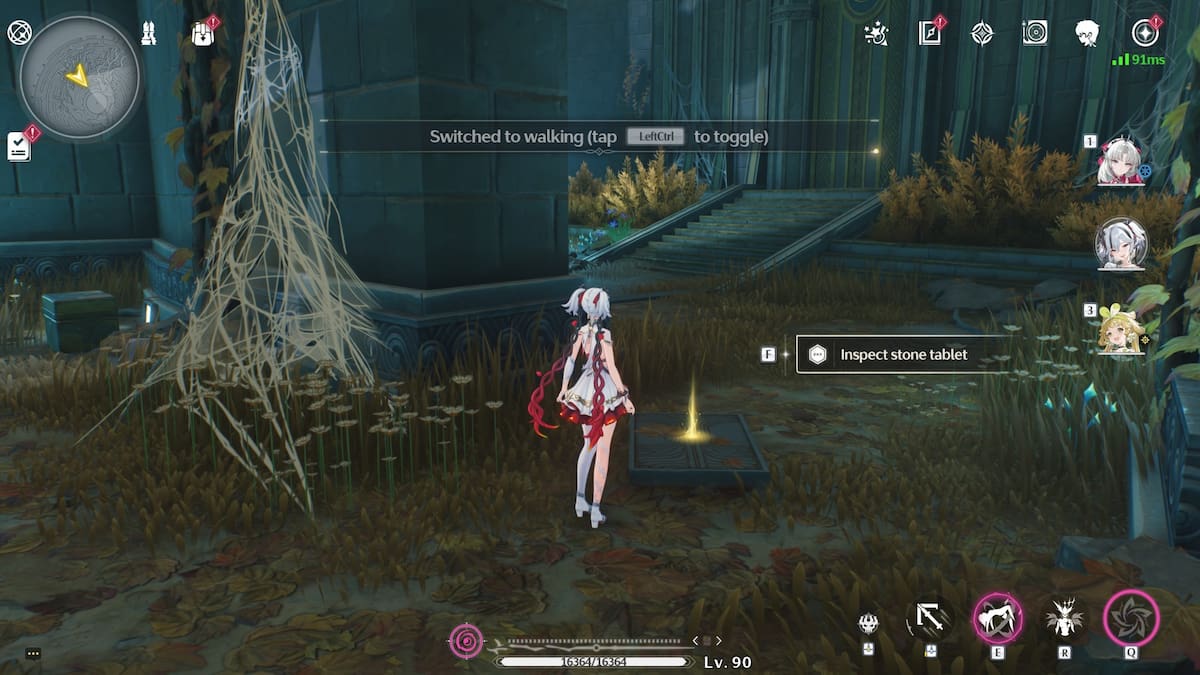Open the chat bubble icon
The width and height of the screenshot is (1200, 675).
click(x=33, y=654)
